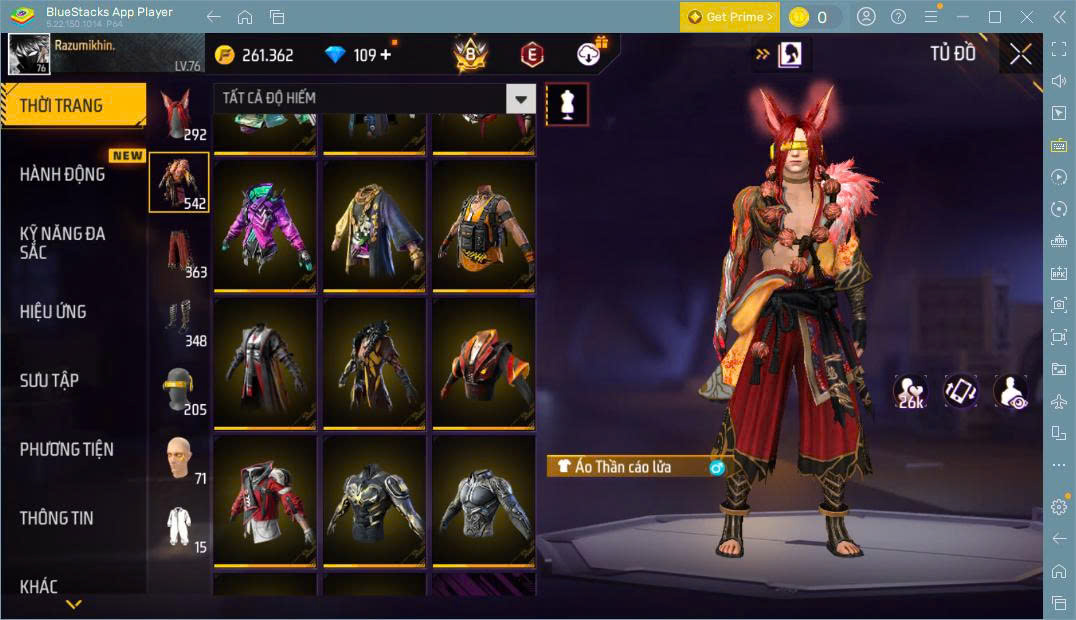Go to the SƯU TẬP tab

coord(49,381)
